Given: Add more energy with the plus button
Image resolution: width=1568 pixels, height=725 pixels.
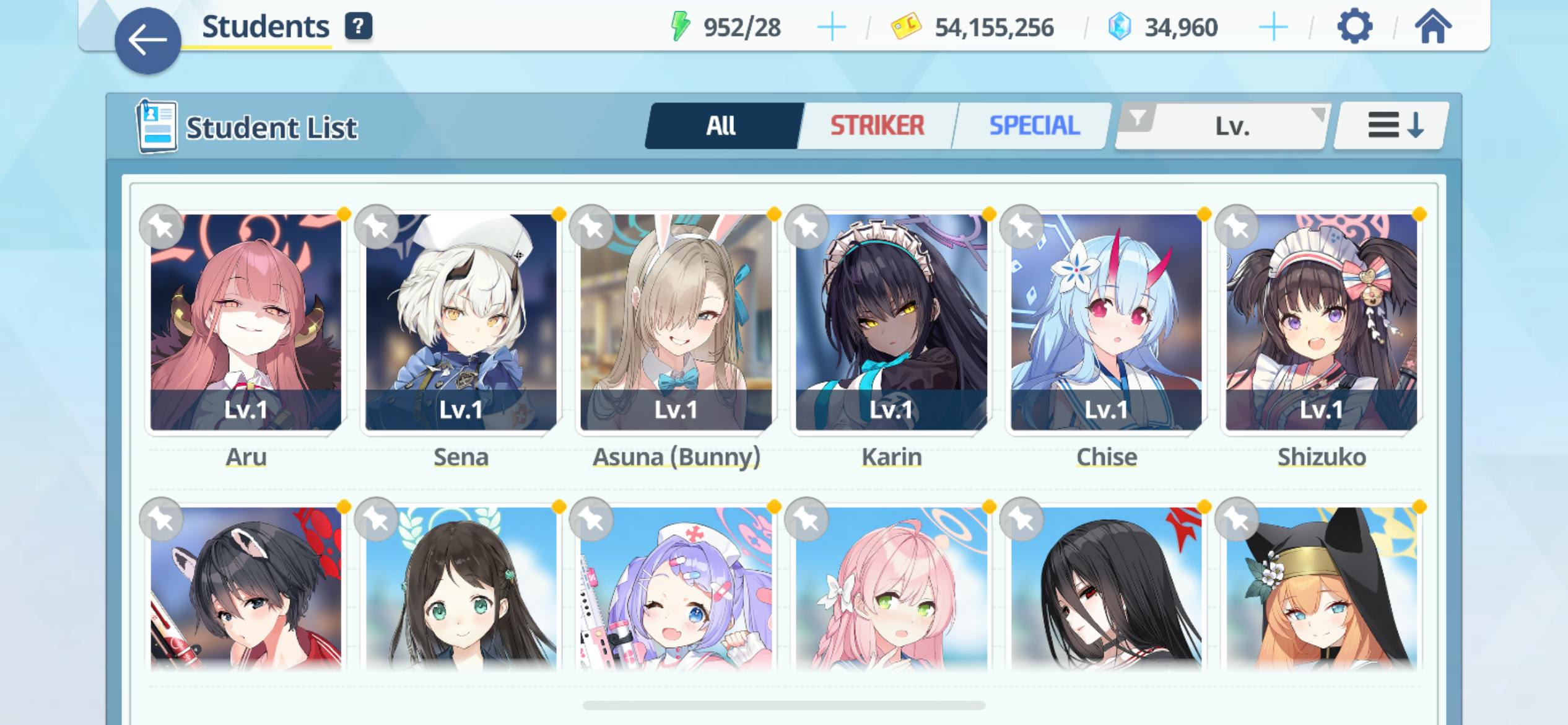Looking at the screenshot, I should click(x=831, y=28).
